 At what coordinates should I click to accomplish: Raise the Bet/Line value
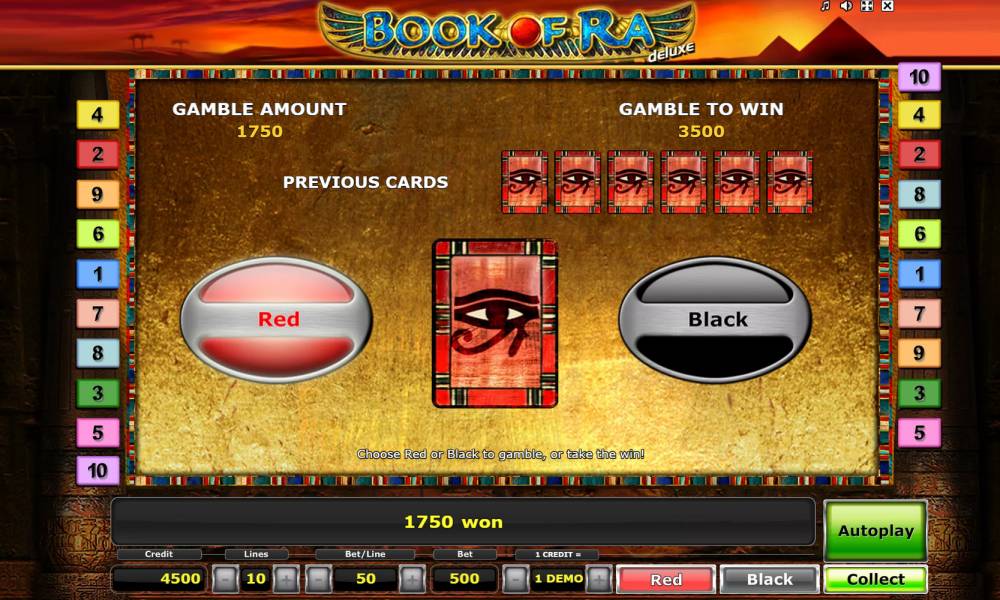pyautogui.click(x=411, y=579)
